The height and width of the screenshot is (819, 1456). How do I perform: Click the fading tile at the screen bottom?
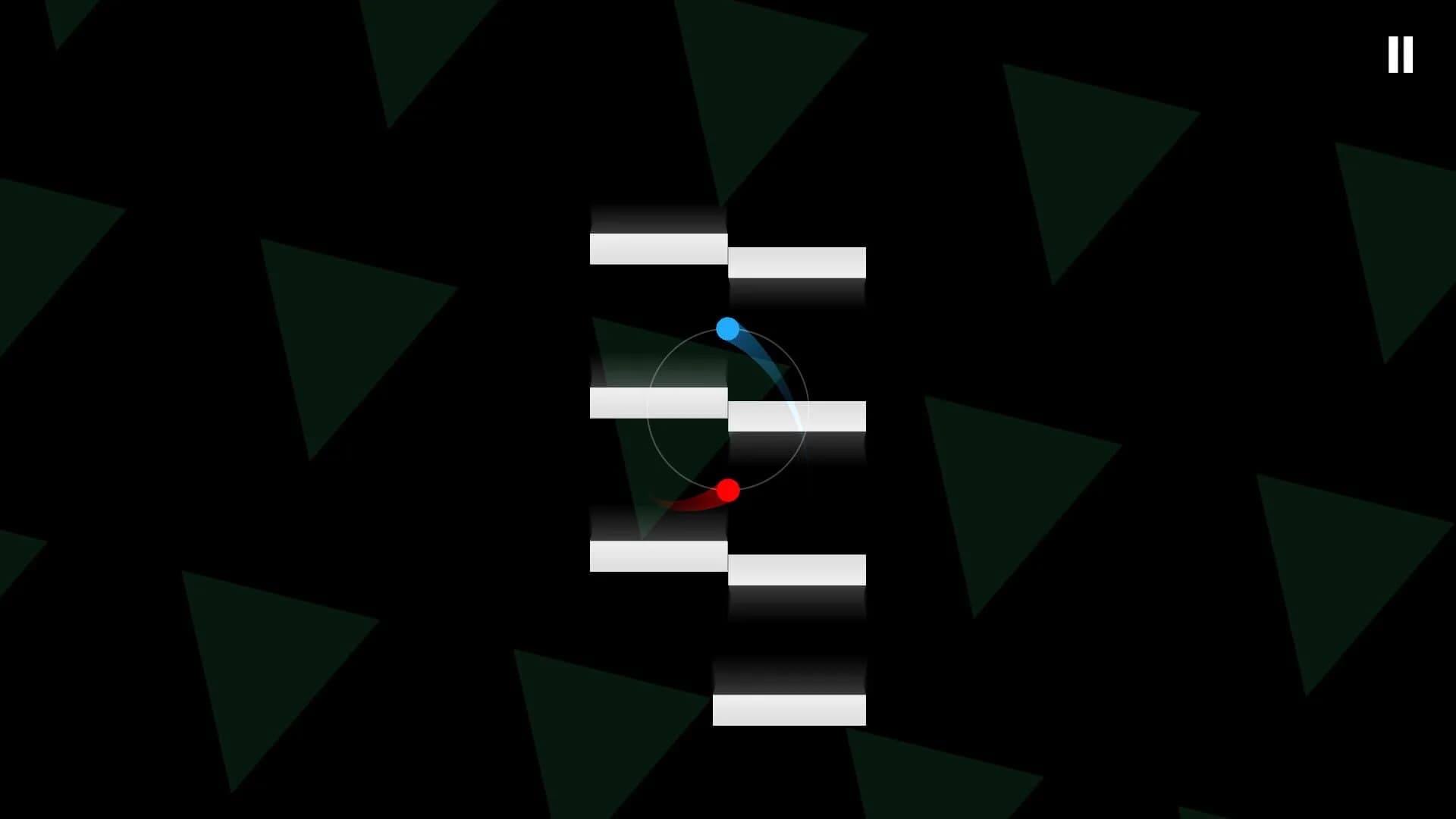pyautogui.click(x=789, y=675)
